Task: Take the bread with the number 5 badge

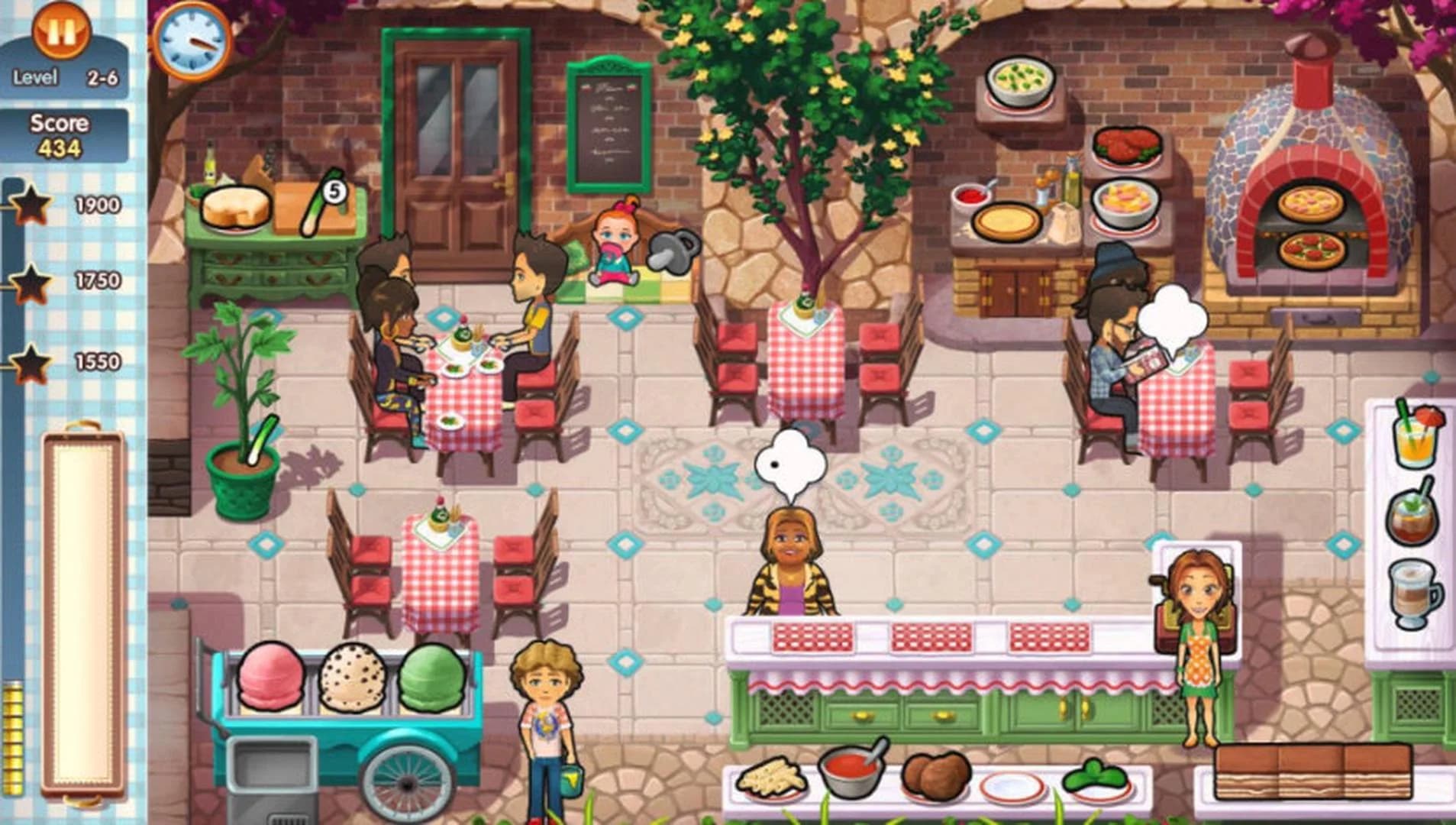Action: (321, 200)
